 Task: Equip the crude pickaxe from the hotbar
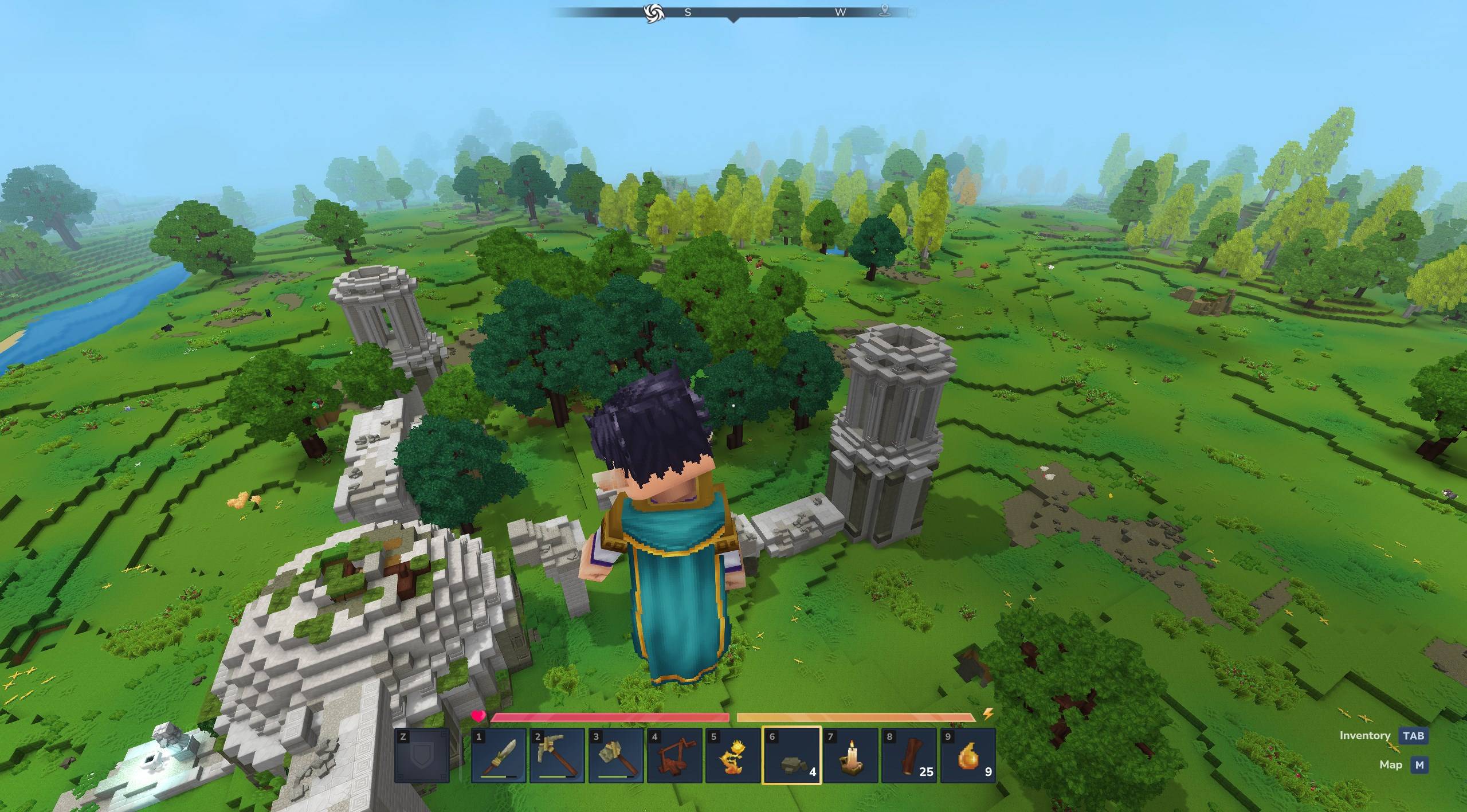[557, 755]
